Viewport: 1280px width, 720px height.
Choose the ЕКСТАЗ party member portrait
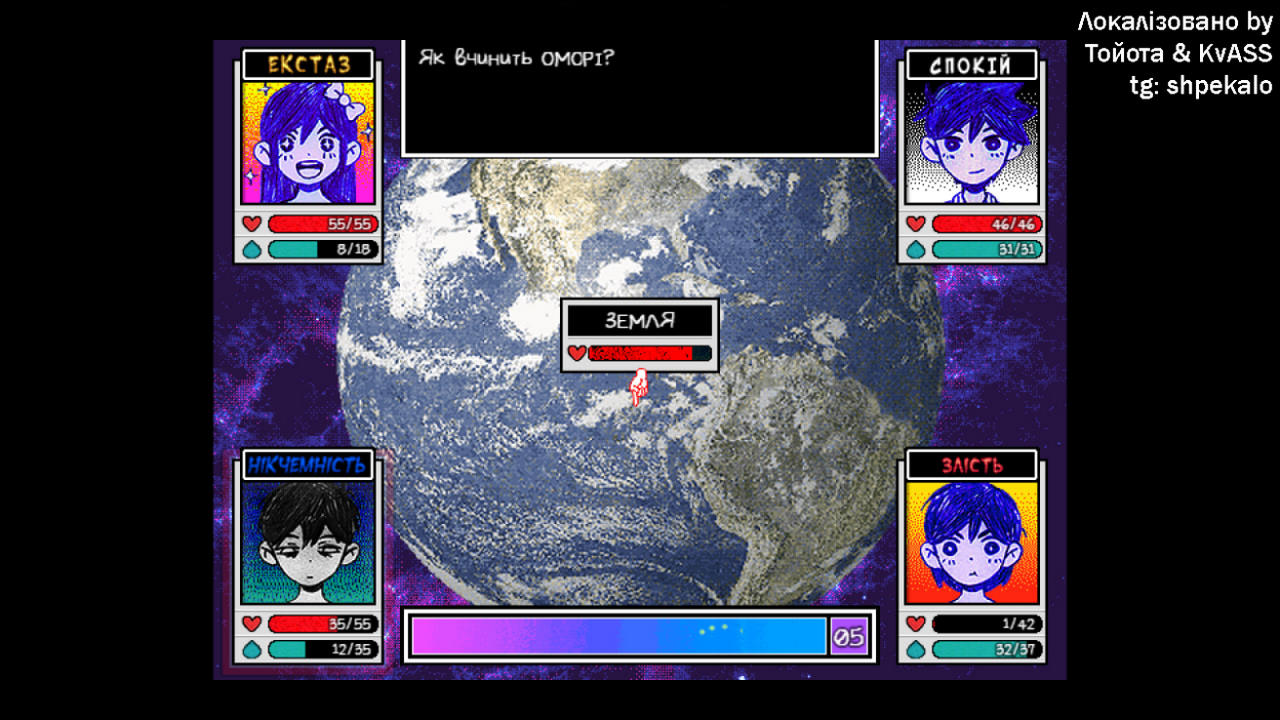308,143
